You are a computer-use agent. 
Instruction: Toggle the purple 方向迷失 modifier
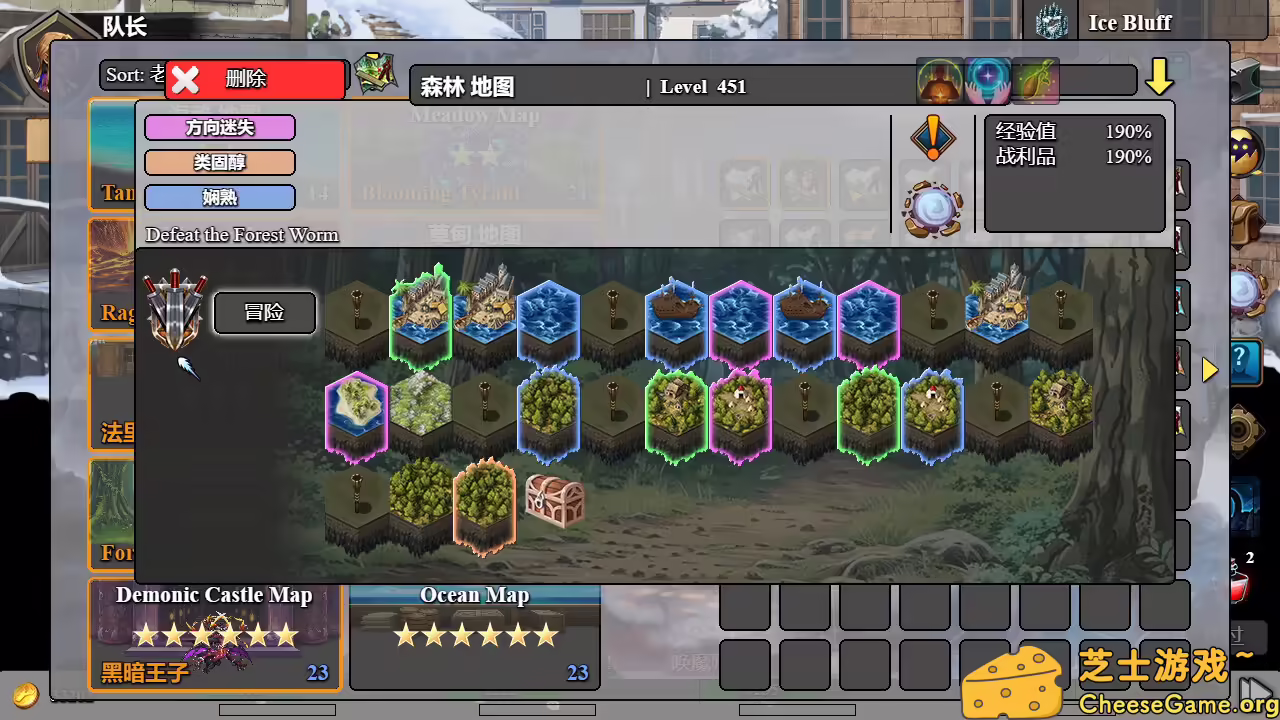click(219, 128)
